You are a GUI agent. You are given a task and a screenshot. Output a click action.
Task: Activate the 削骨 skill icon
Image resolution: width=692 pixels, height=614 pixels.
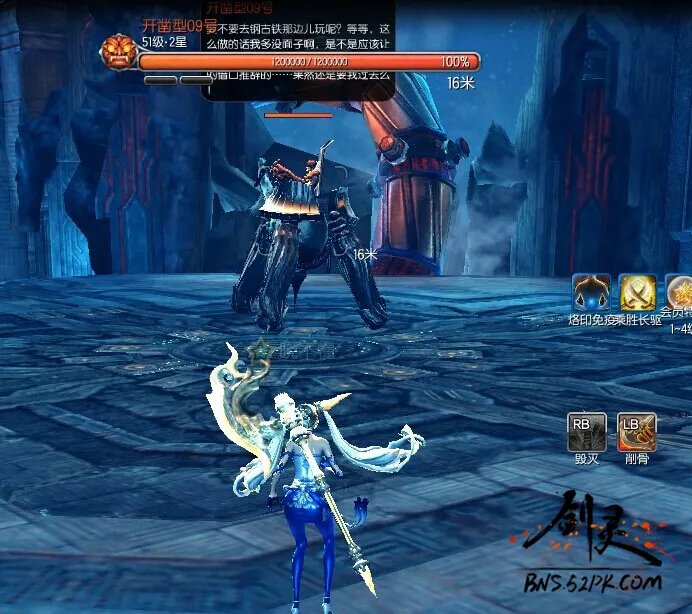(x=636, y=431)
